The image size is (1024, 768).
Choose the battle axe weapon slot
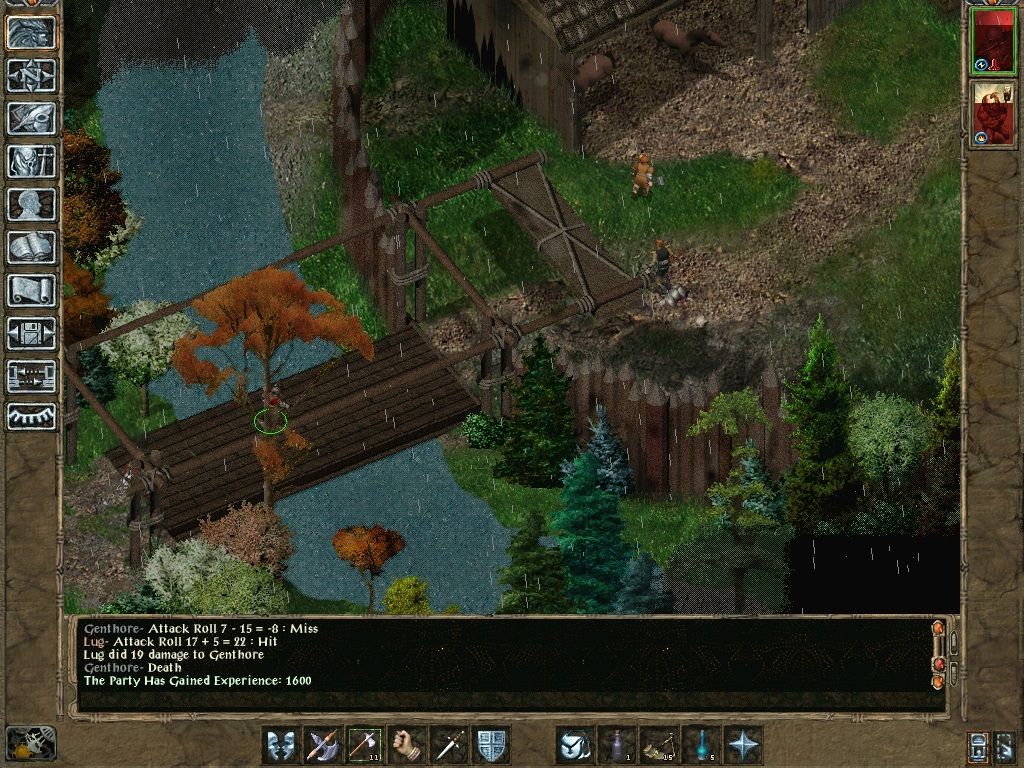tap(323, 745)
